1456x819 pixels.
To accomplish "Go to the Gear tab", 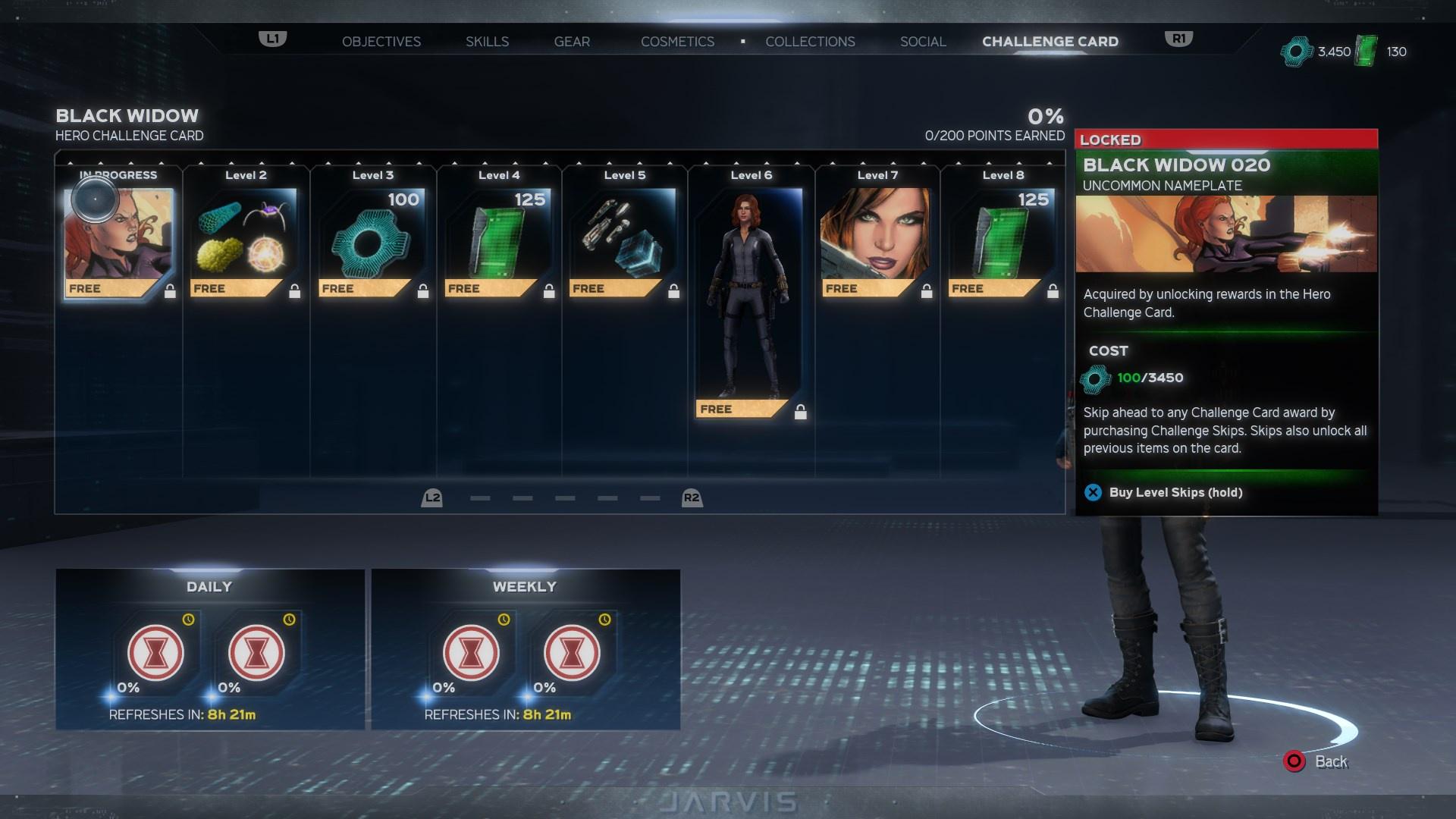I will coord(572,42).
